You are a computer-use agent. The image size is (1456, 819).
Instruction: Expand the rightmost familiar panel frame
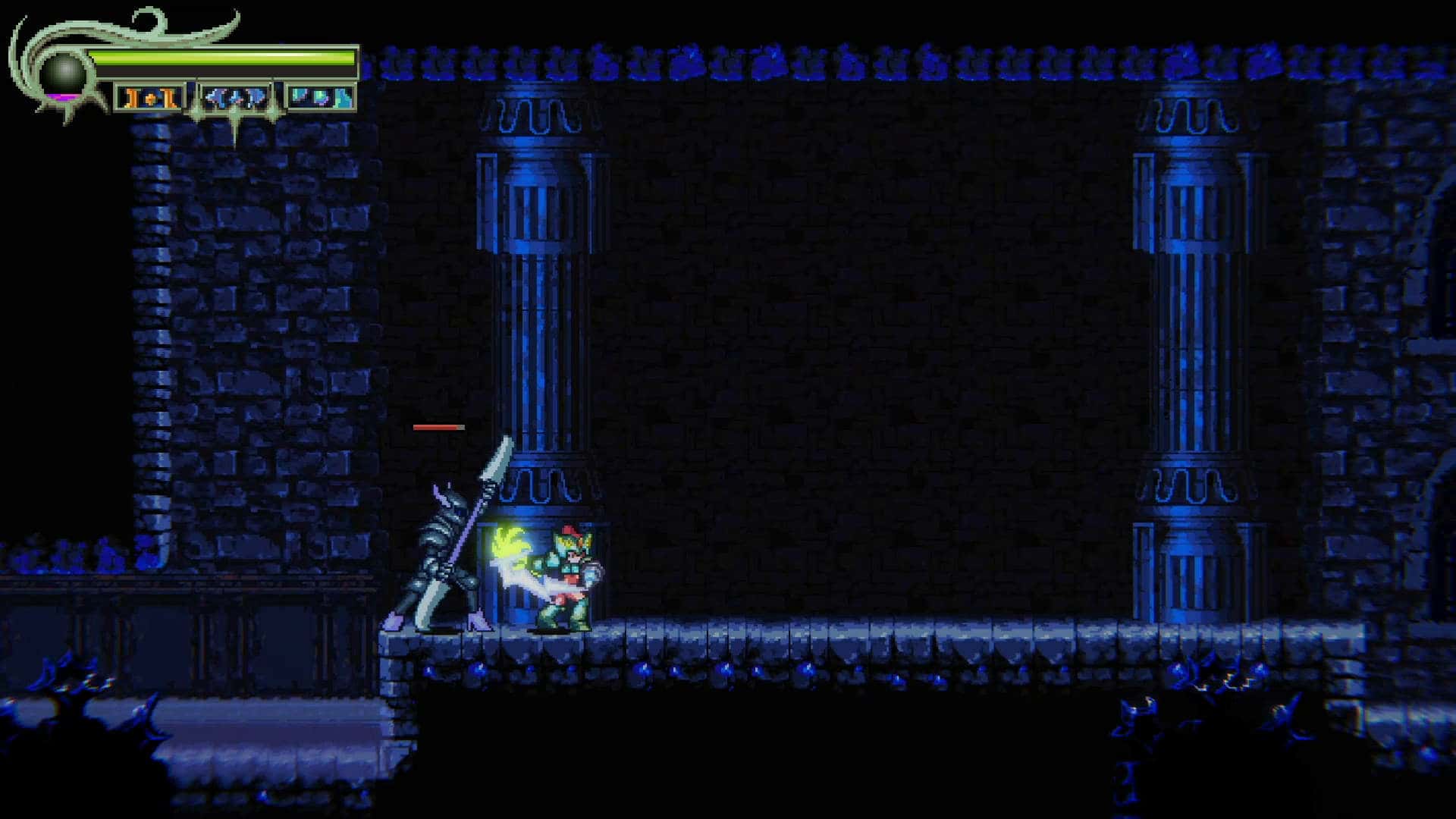322,97
